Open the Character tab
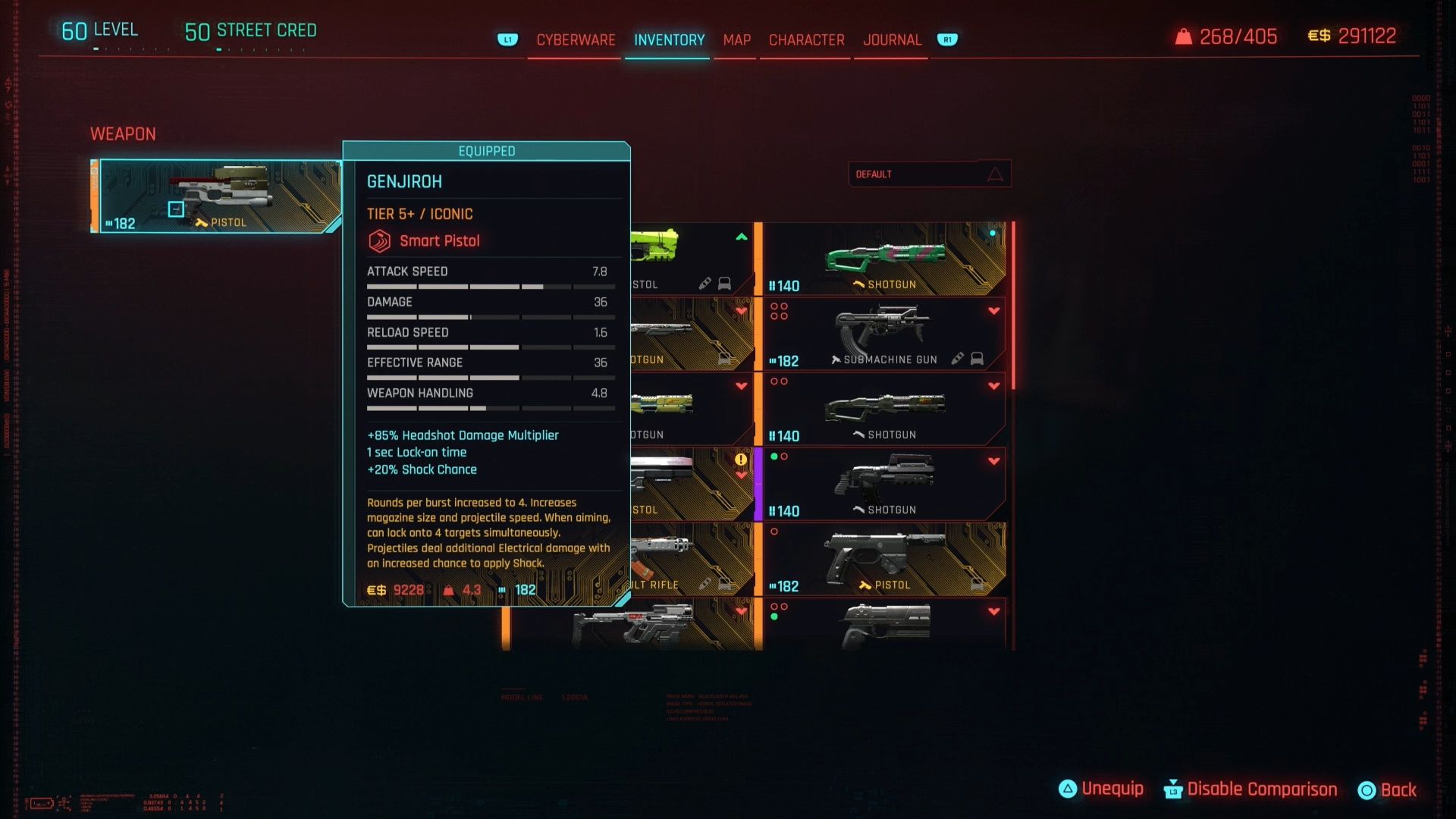The height and width of the screenshot is (819, 1456). tap(806, 40)
